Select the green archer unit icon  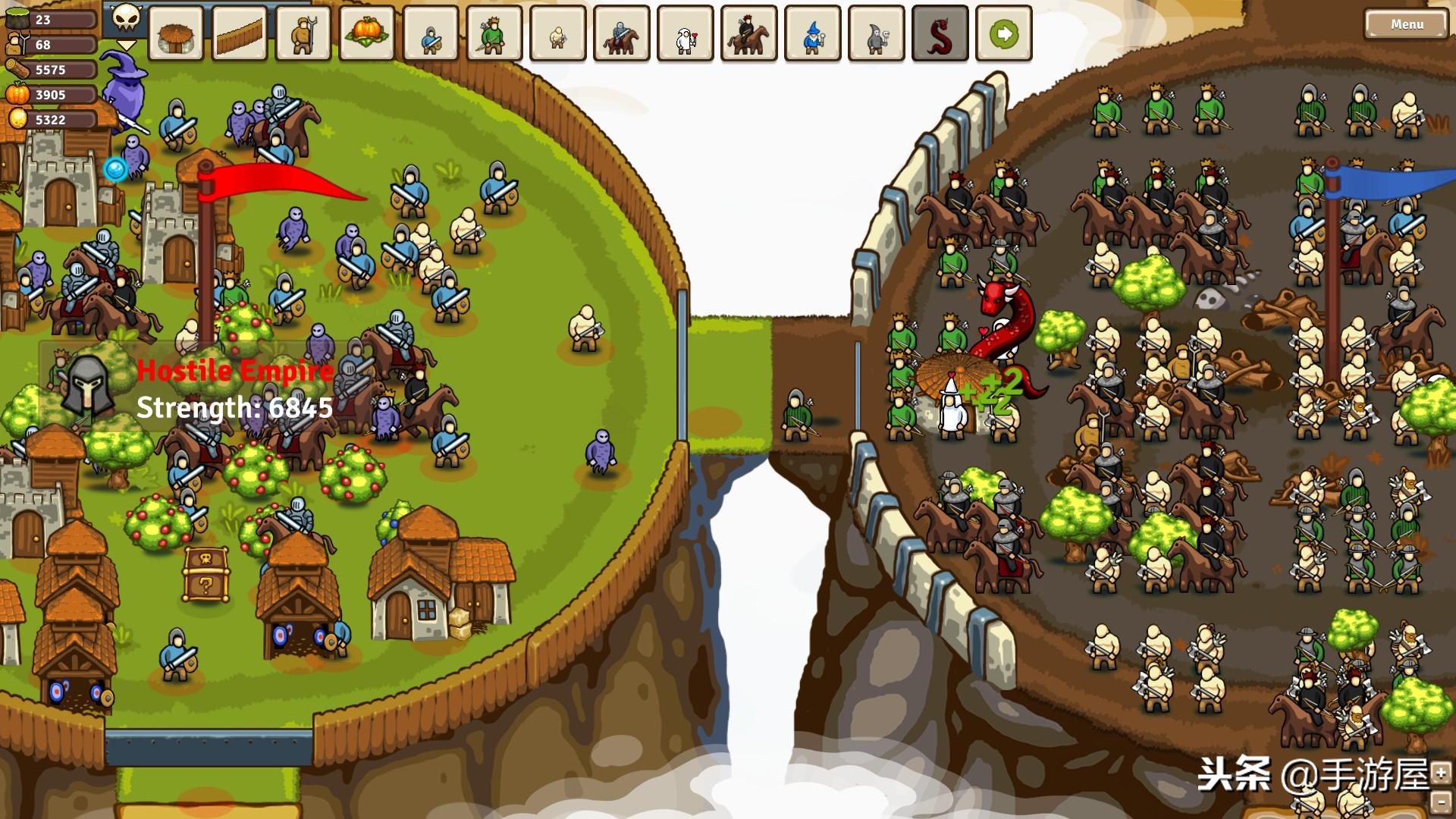click(x=494, y=33)
